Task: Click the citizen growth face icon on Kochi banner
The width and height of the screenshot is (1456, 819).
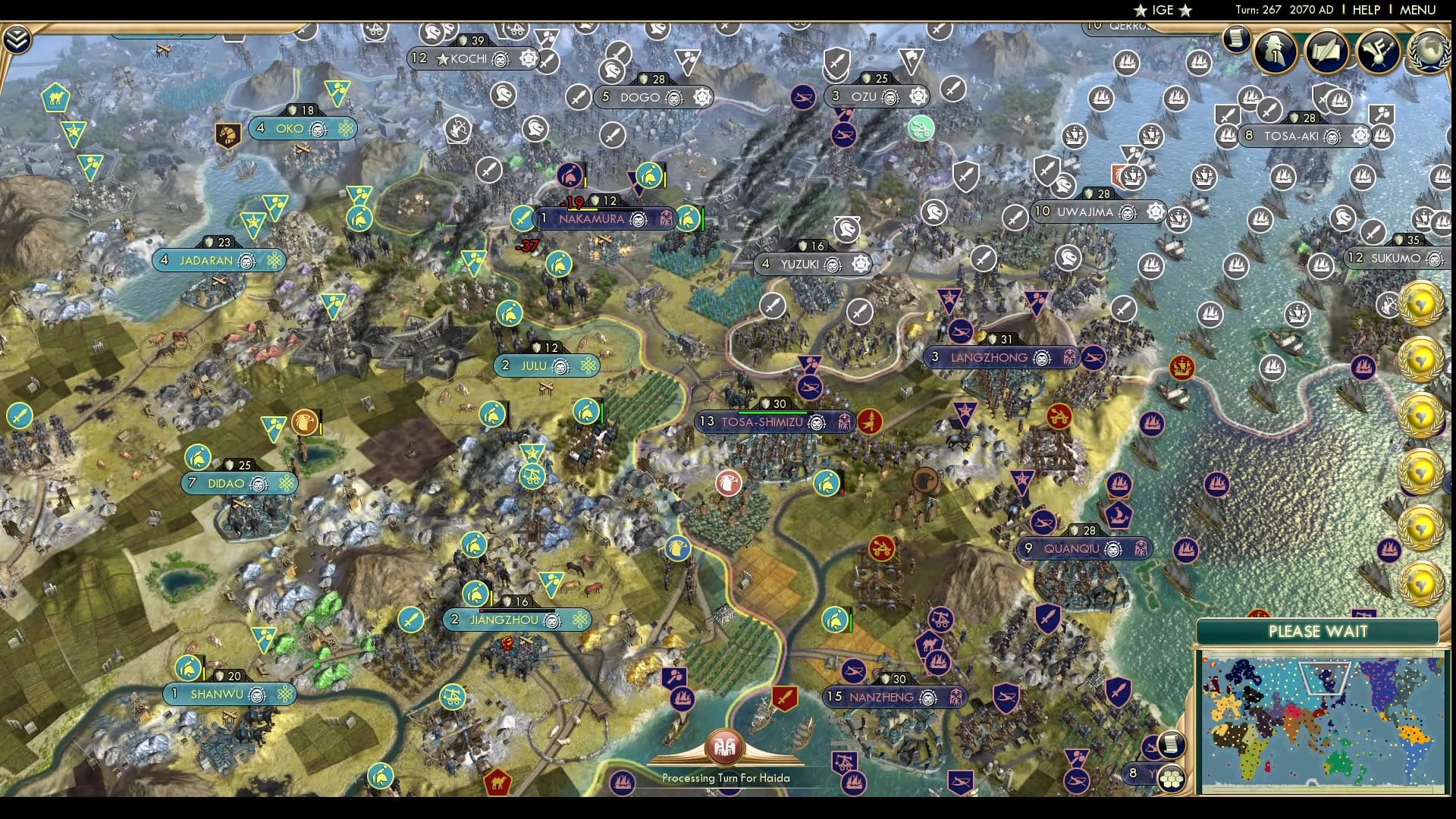Action: [500, 58]
